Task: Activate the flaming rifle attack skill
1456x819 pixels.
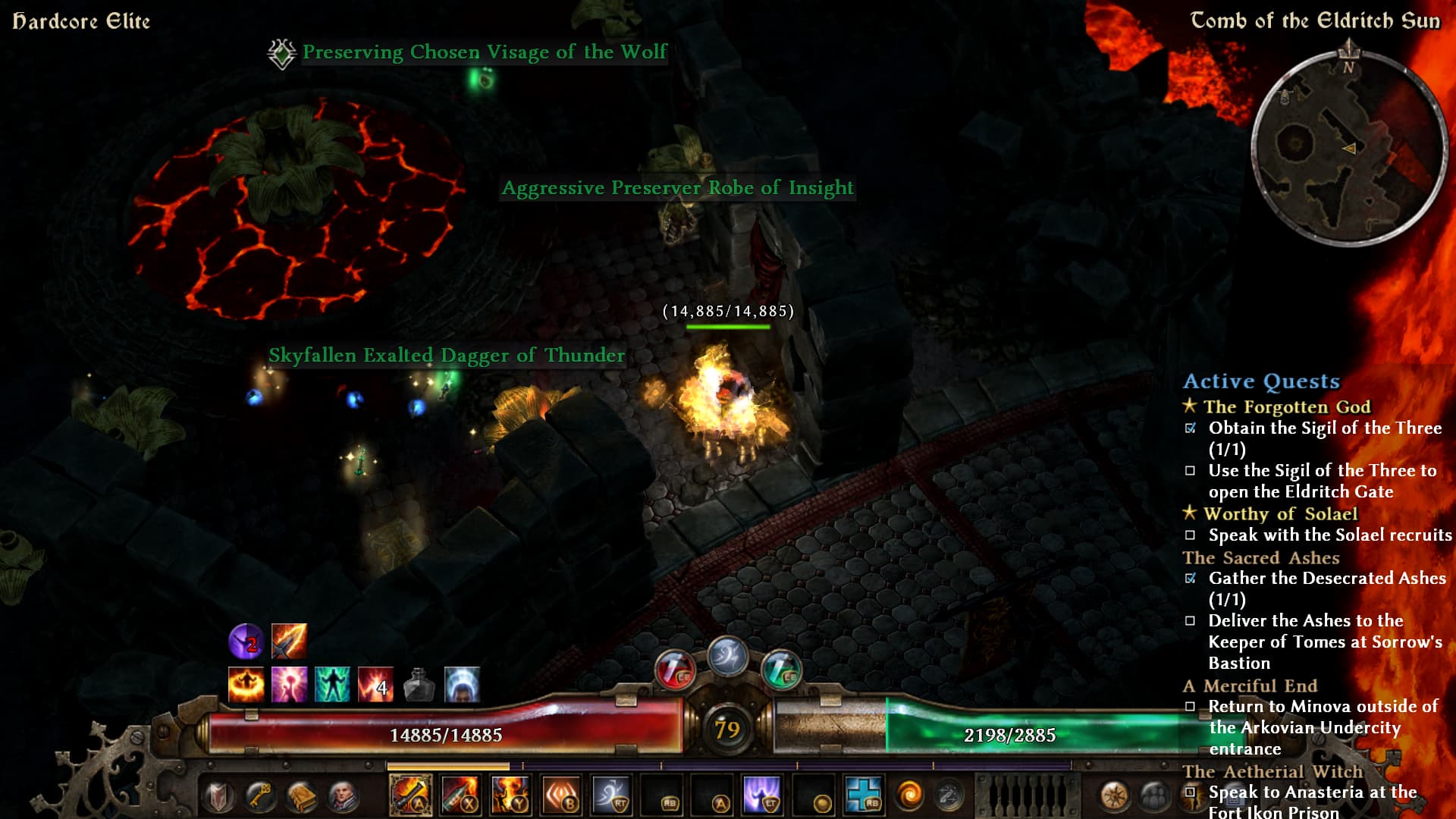Action: click(x=410, y=795)
